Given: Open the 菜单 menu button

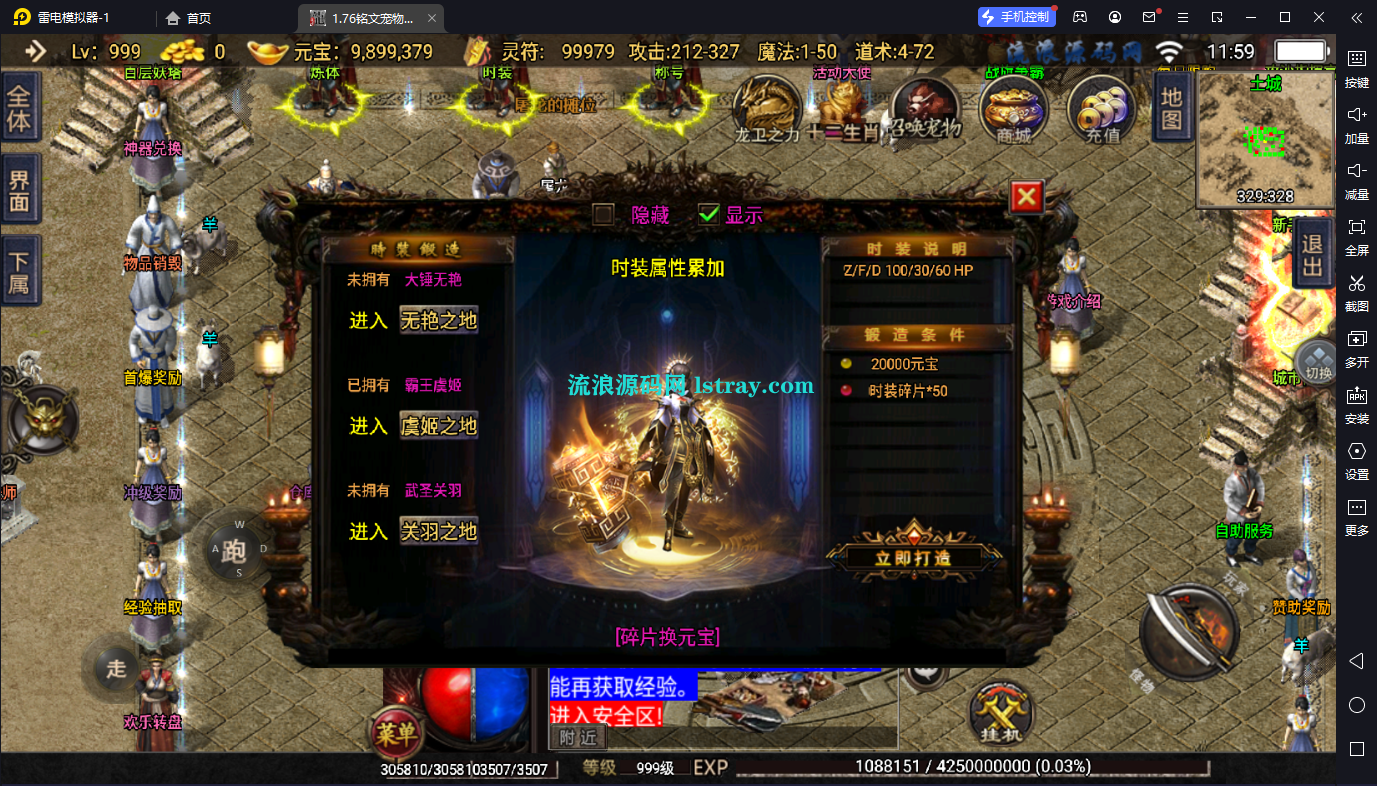Looking at the screenshot, I should click(396, 733).
